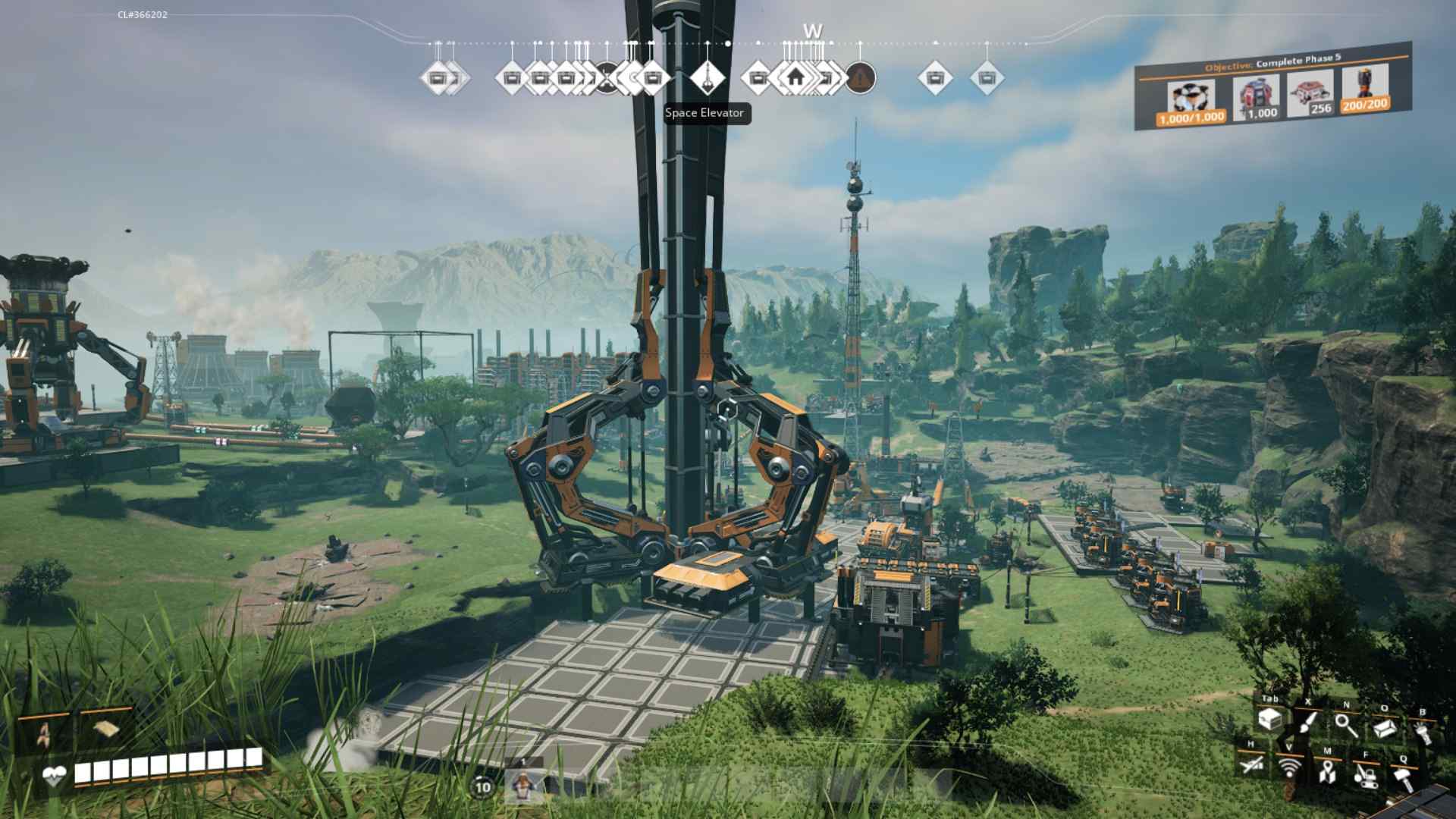1456x819 pixels.
Task: Click the dark circular marker left of Space Elevator
Action: [x=607, y=76]
